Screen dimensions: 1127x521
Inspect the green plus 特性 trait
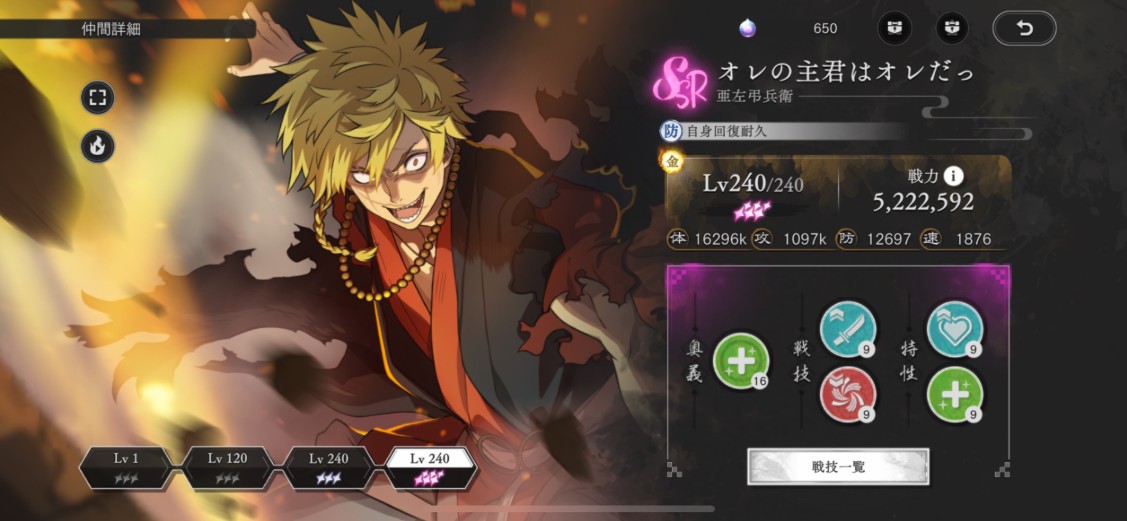(954, 394)
